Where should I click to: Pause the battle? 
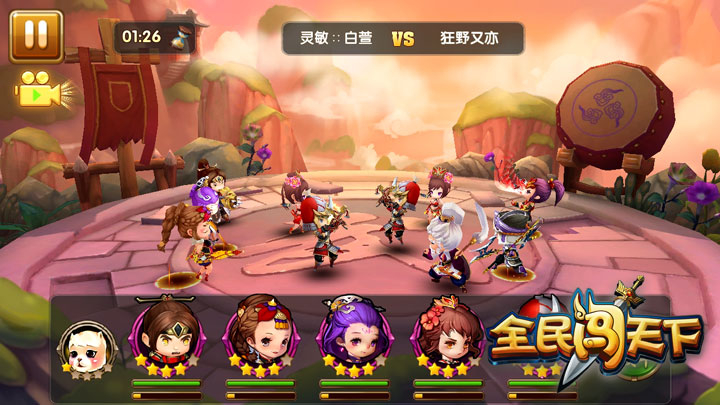[x=36, y=35]
